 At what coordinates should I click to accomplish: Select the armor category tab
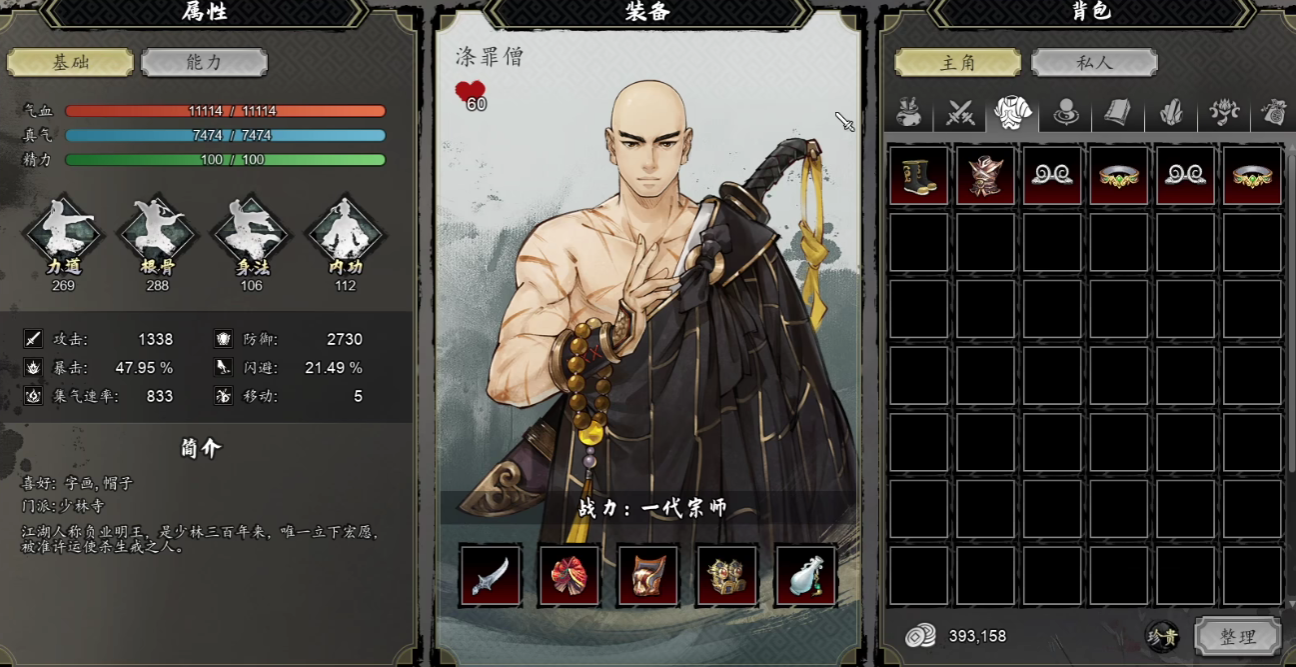pyautogui.click(x=1013, y=113)
